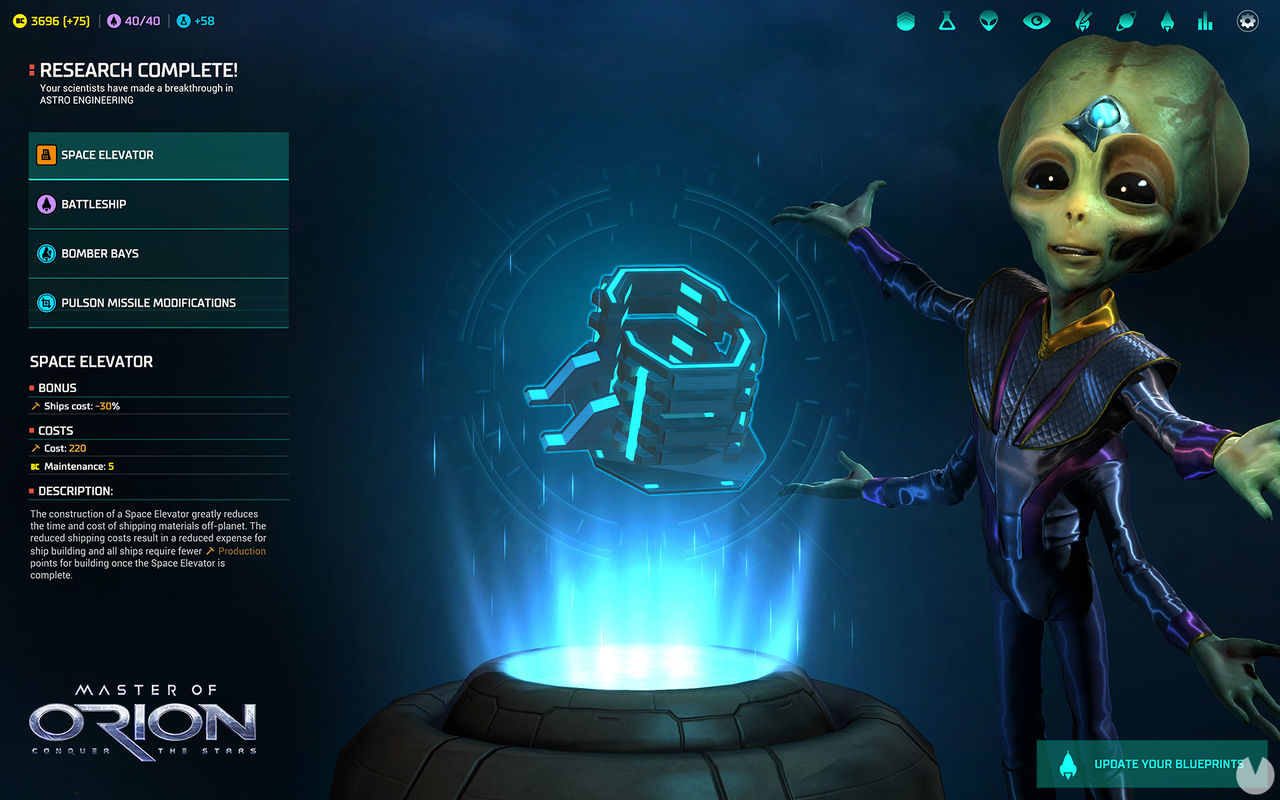
Task: Open the statistics bar chart icon
Action: pos(1205,20)
